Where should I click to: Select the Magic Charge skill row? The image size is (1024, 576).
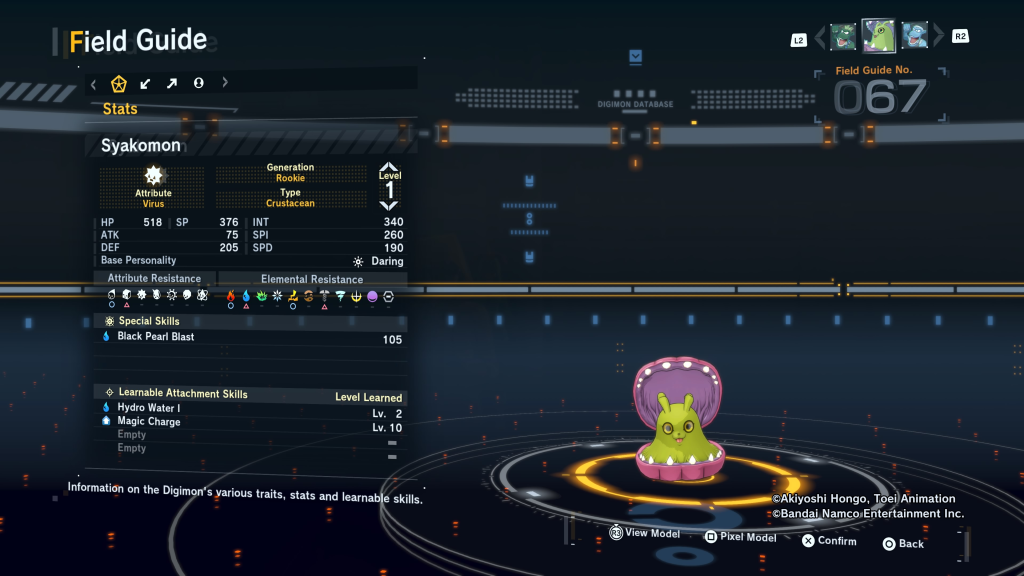click(149, 422)
